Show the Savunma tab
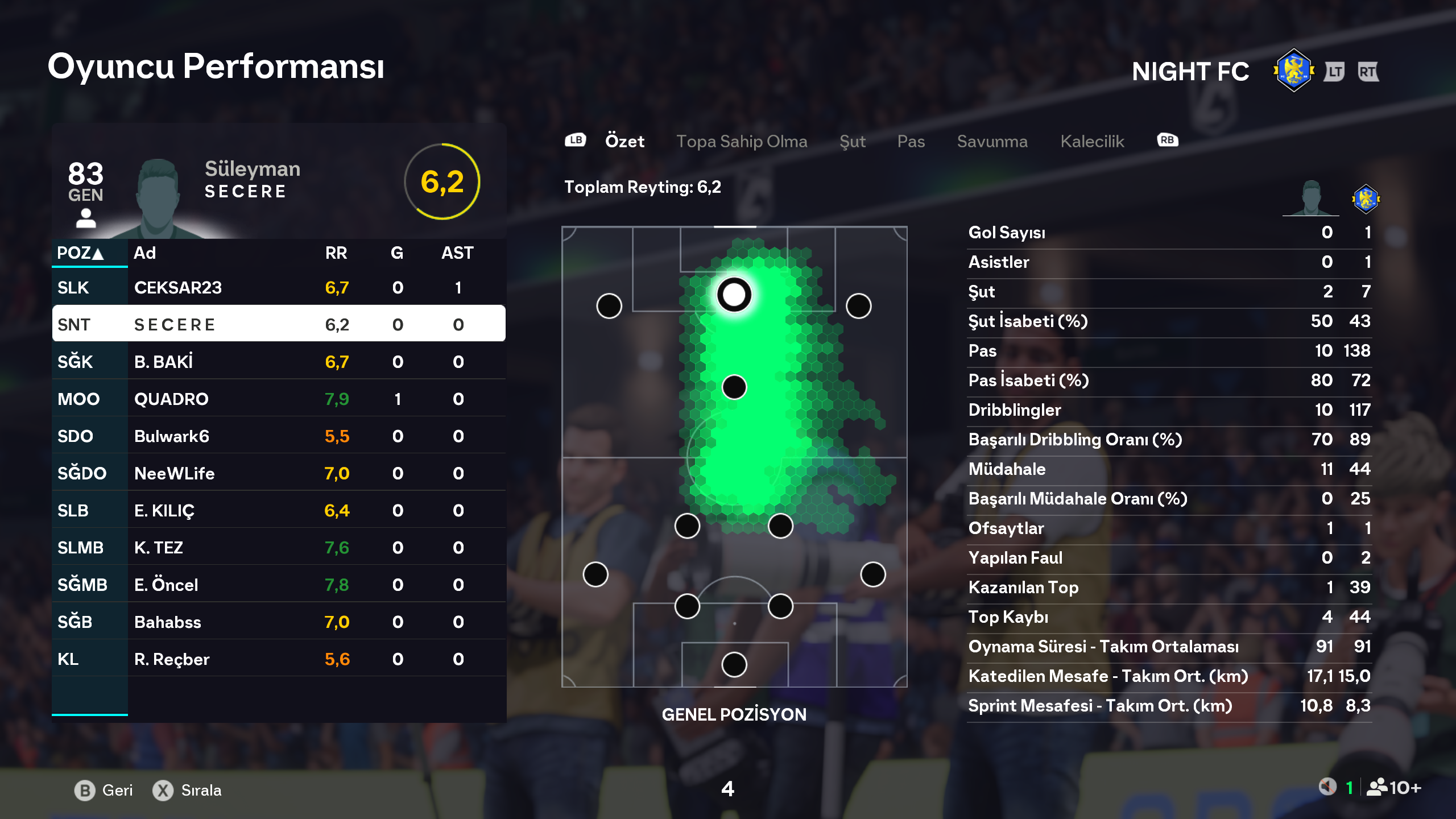The height and width of the screenshot is (819, 1456). point(992,142)
